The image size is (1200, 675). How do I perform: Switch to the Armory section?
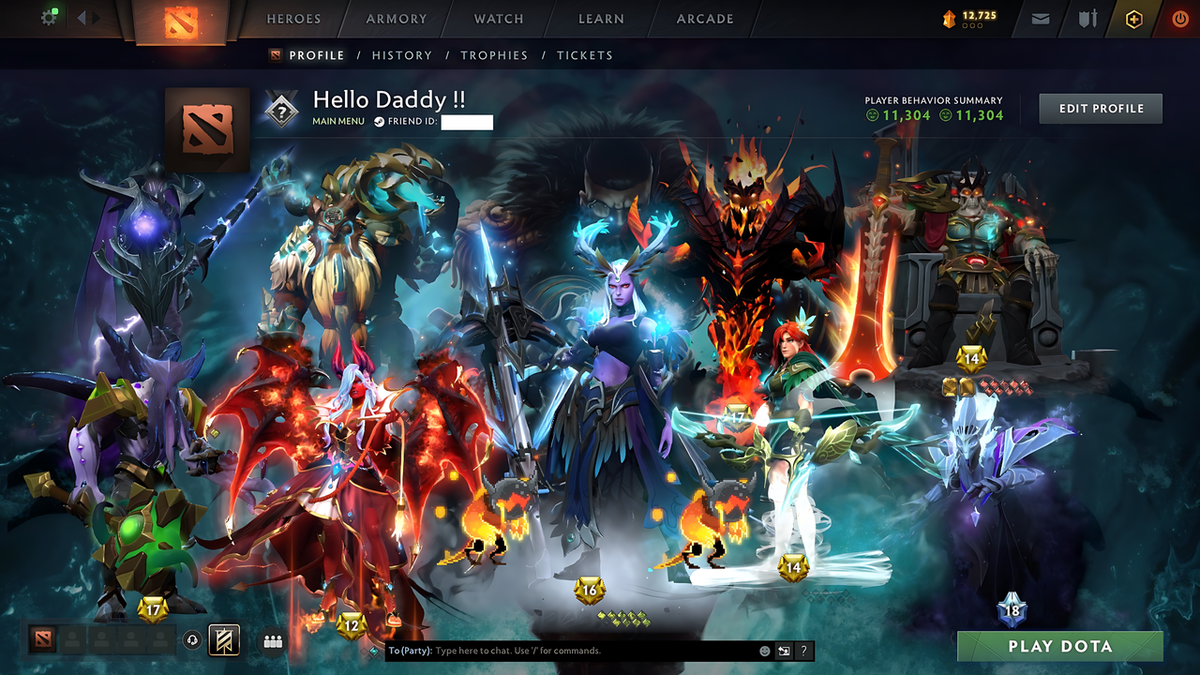pos(397,19)
